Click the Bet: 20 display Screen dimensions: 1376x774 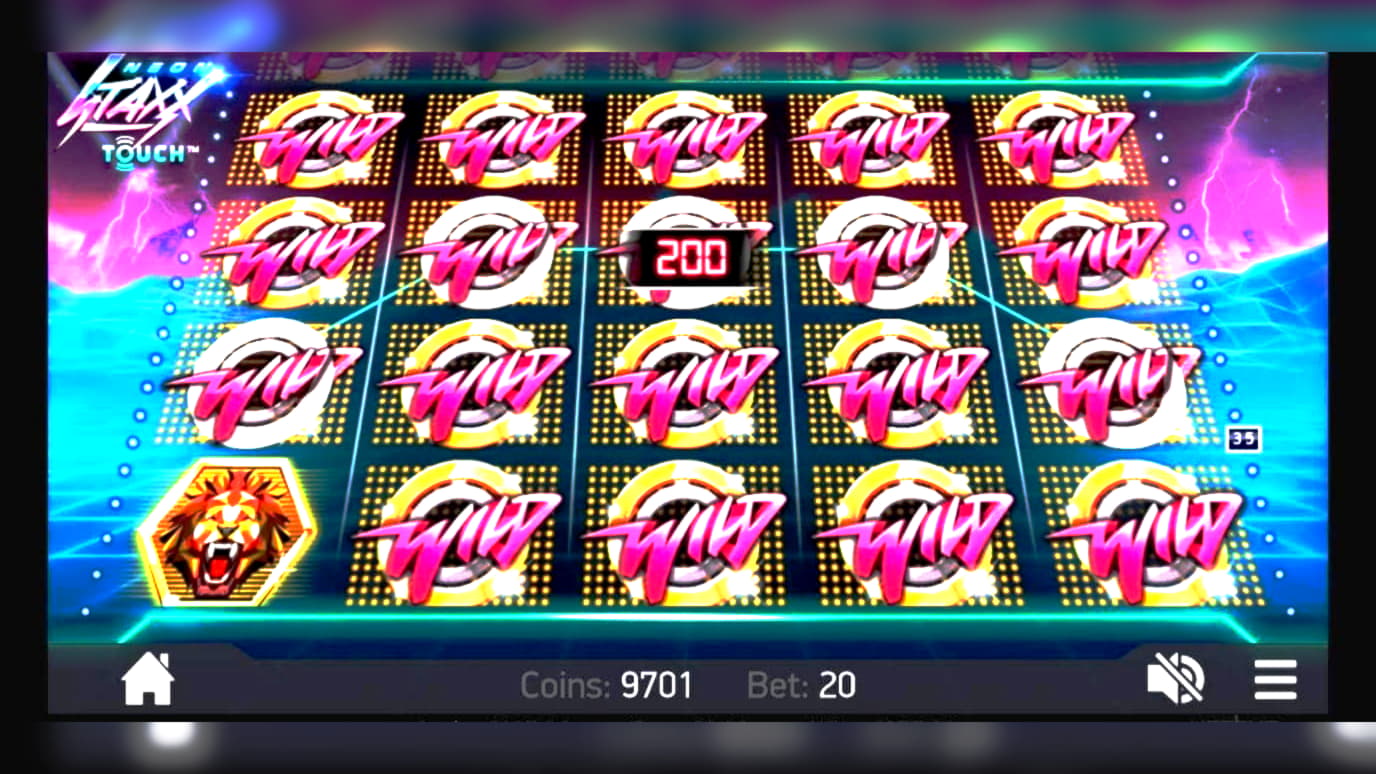point(805,685)
